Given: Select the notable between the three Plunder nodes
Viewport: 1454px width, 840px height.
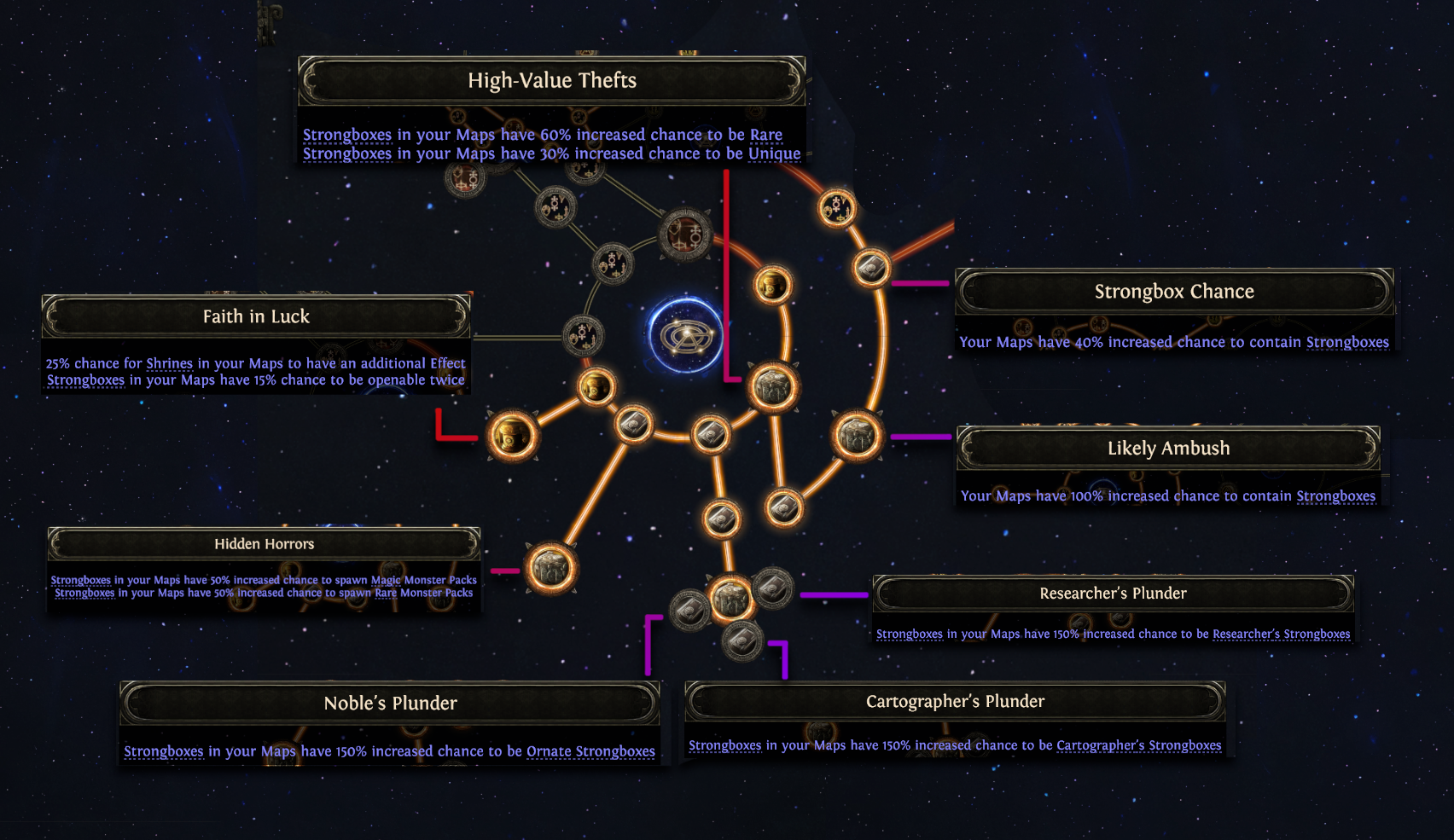Looking at the screenshot, I should [730, 598].
